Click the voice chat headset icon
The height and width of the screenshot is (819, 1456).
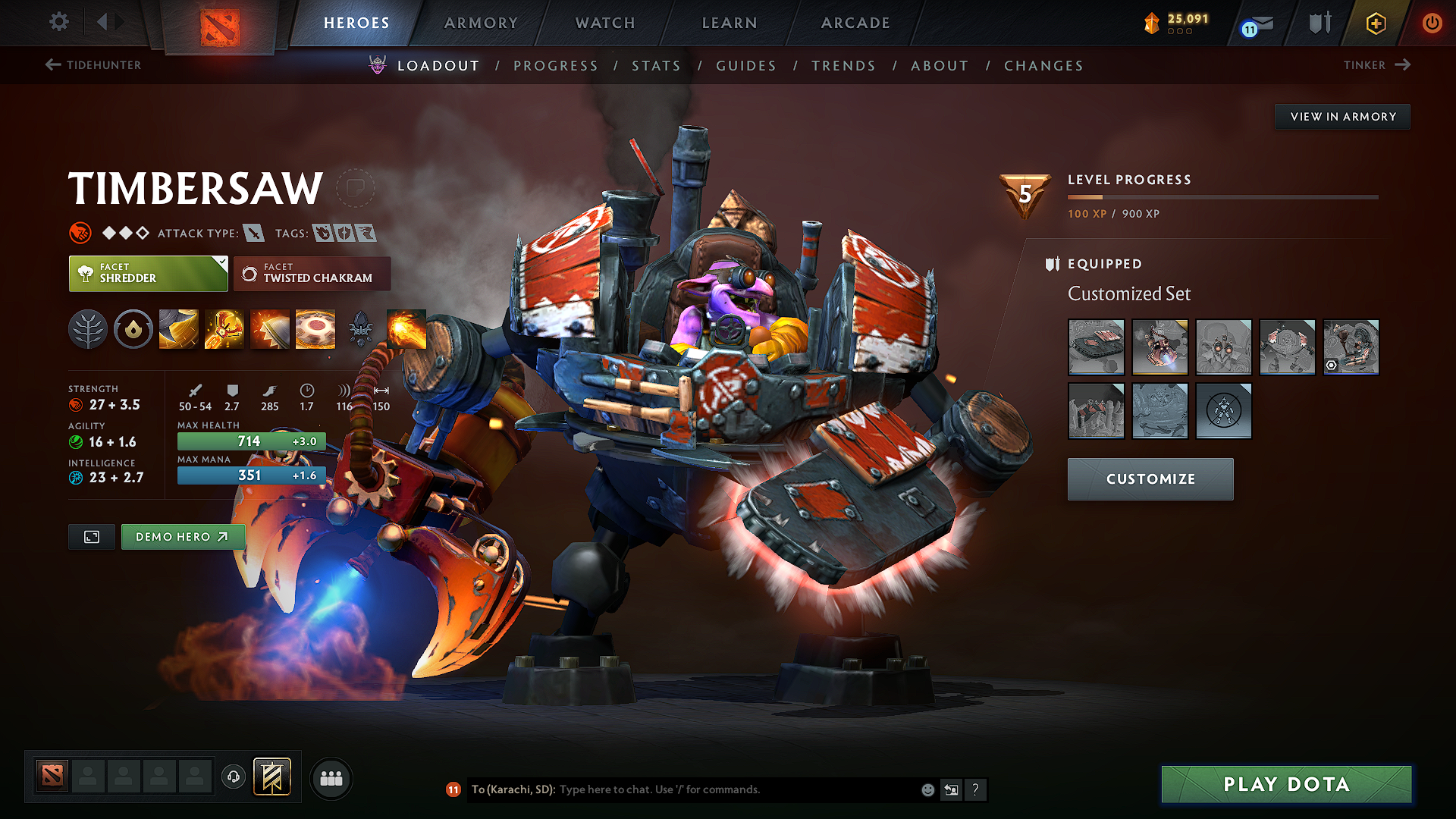click(x=233, y=777)
